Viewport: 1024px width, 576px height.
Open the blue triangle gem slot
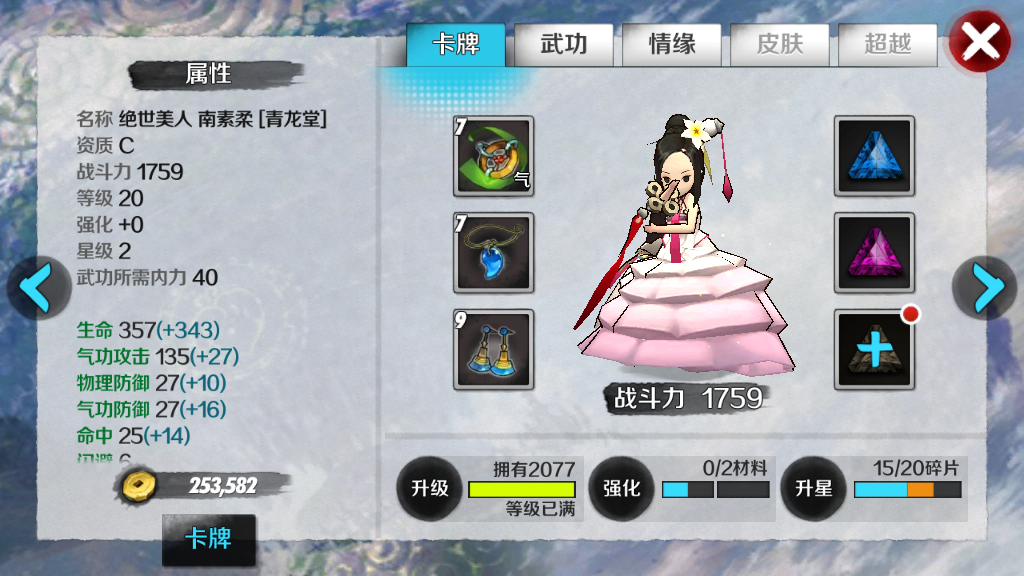pyautogui.click(x=875, y=155)
